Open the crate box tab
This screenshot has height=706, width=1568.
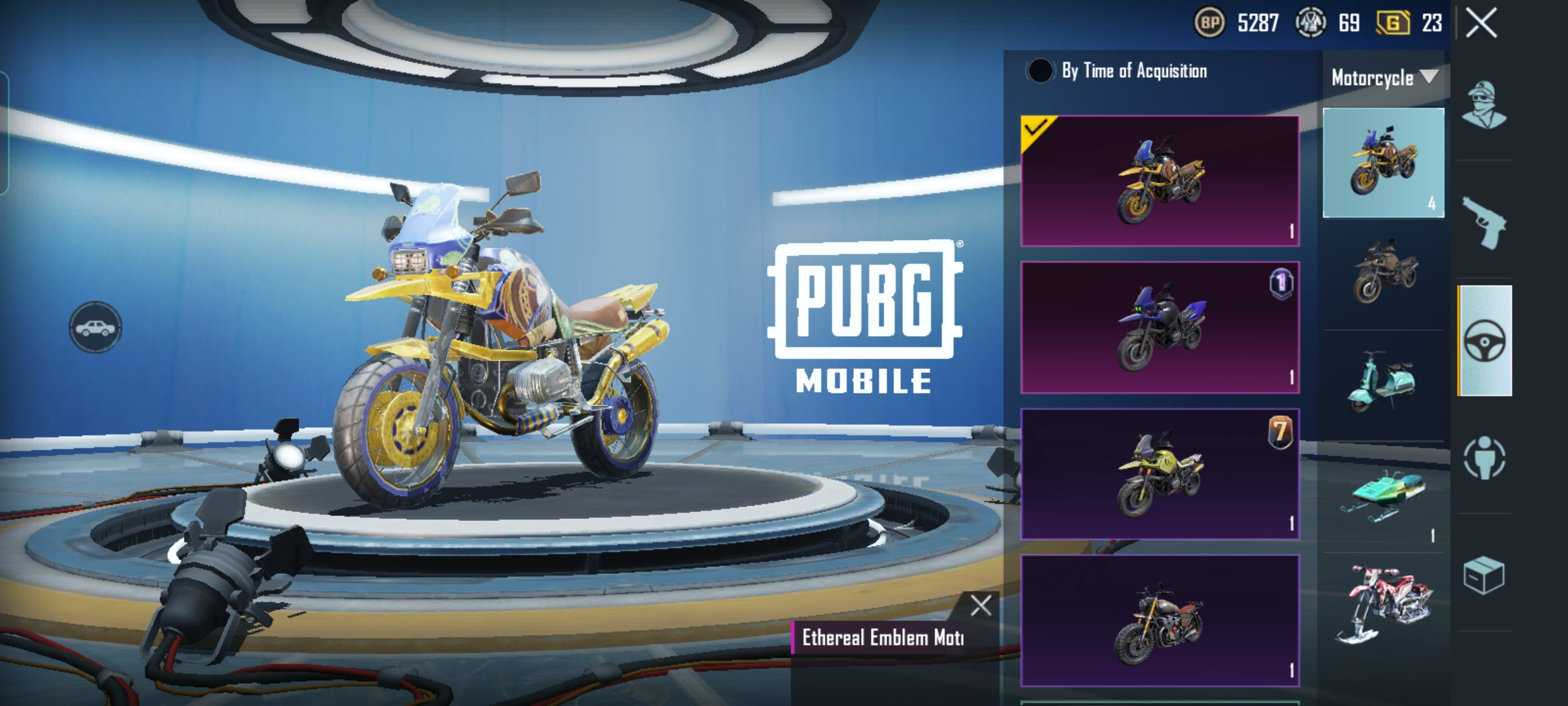tap(1484, 575)
